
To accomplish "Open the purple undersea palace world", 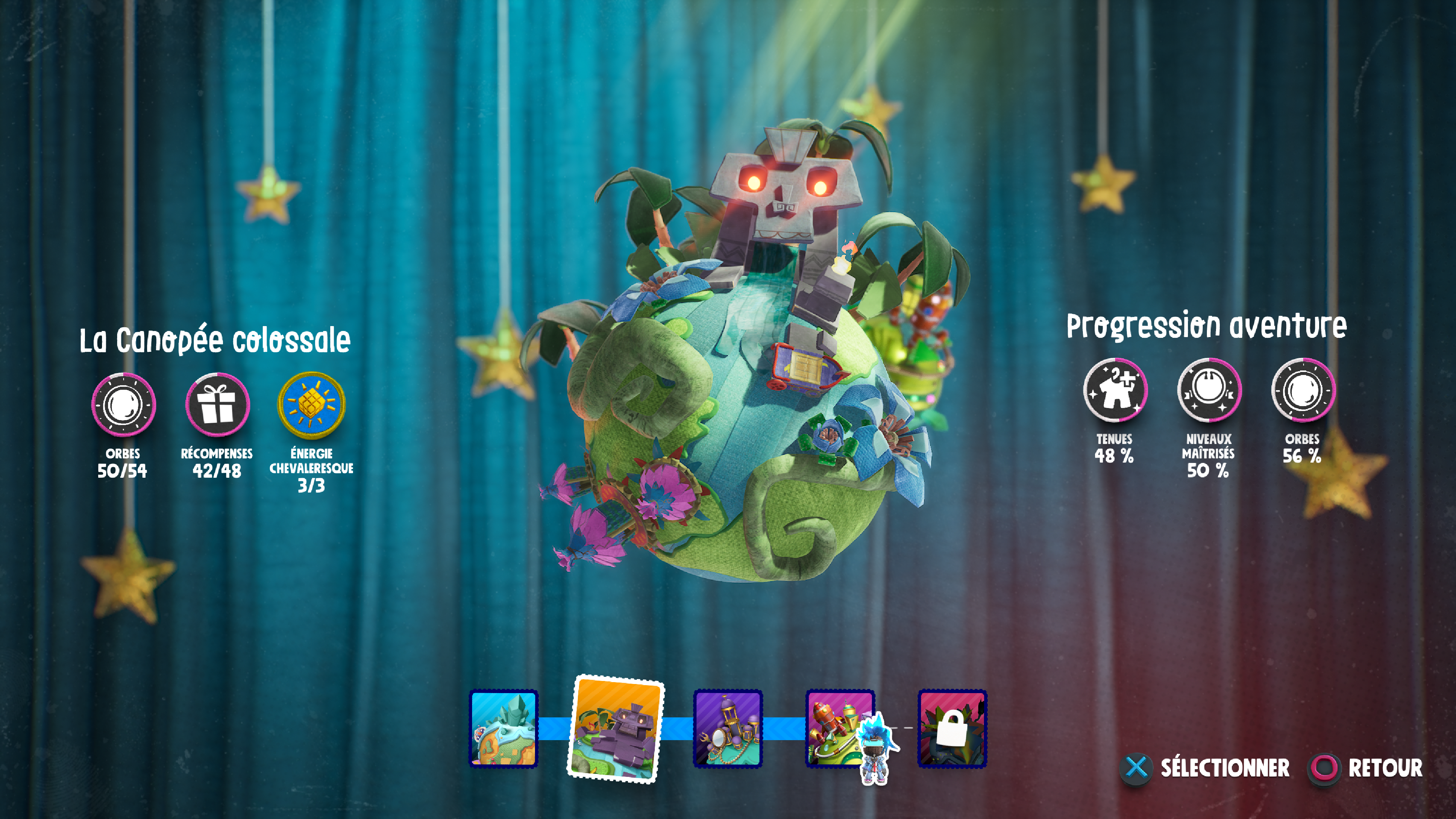I will (x=728, y=728).
